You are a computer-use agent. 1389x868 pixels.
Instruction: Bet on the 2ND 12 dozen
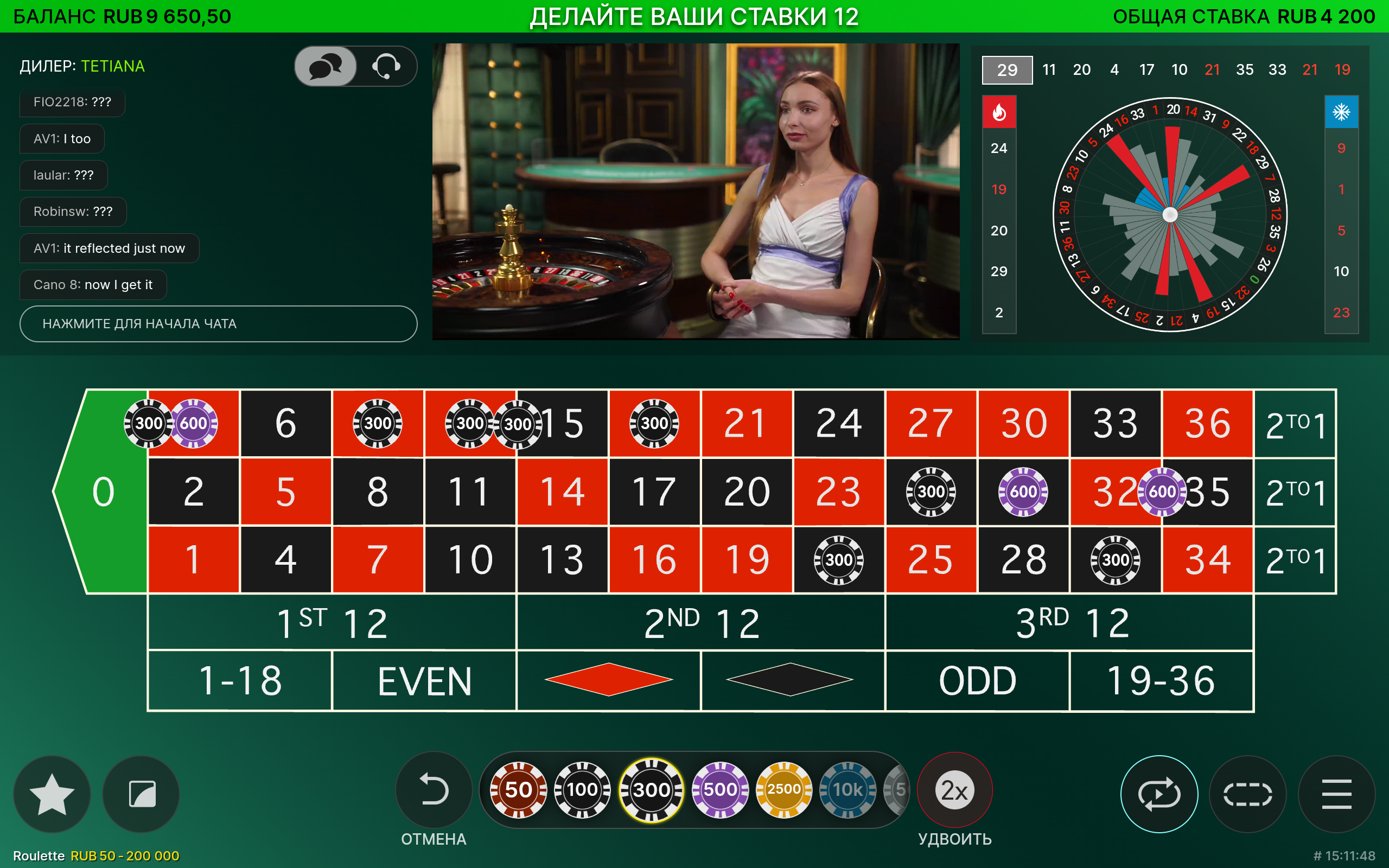pos(701,623)
